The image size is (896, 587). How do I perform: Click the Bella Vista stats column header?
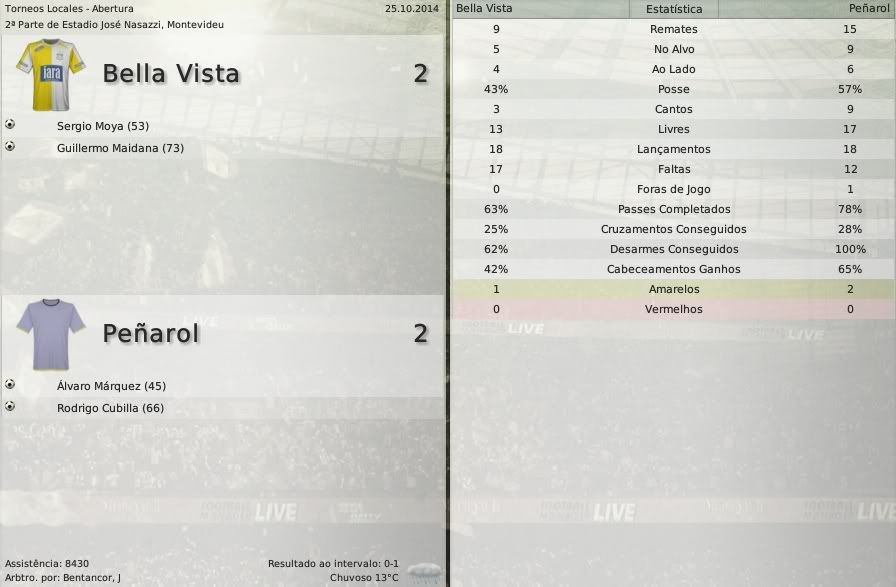[484, 9]
